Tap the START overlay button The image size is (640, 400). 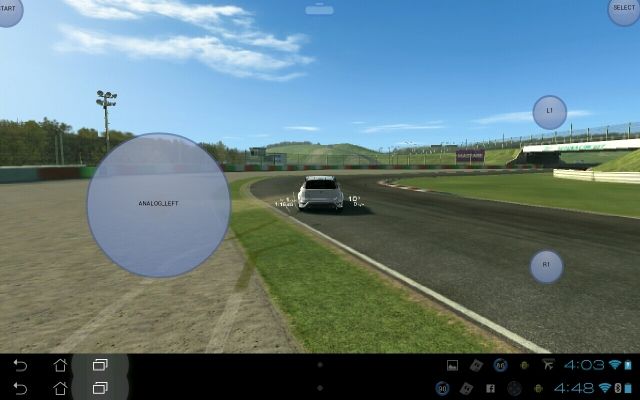coord(8,8)
